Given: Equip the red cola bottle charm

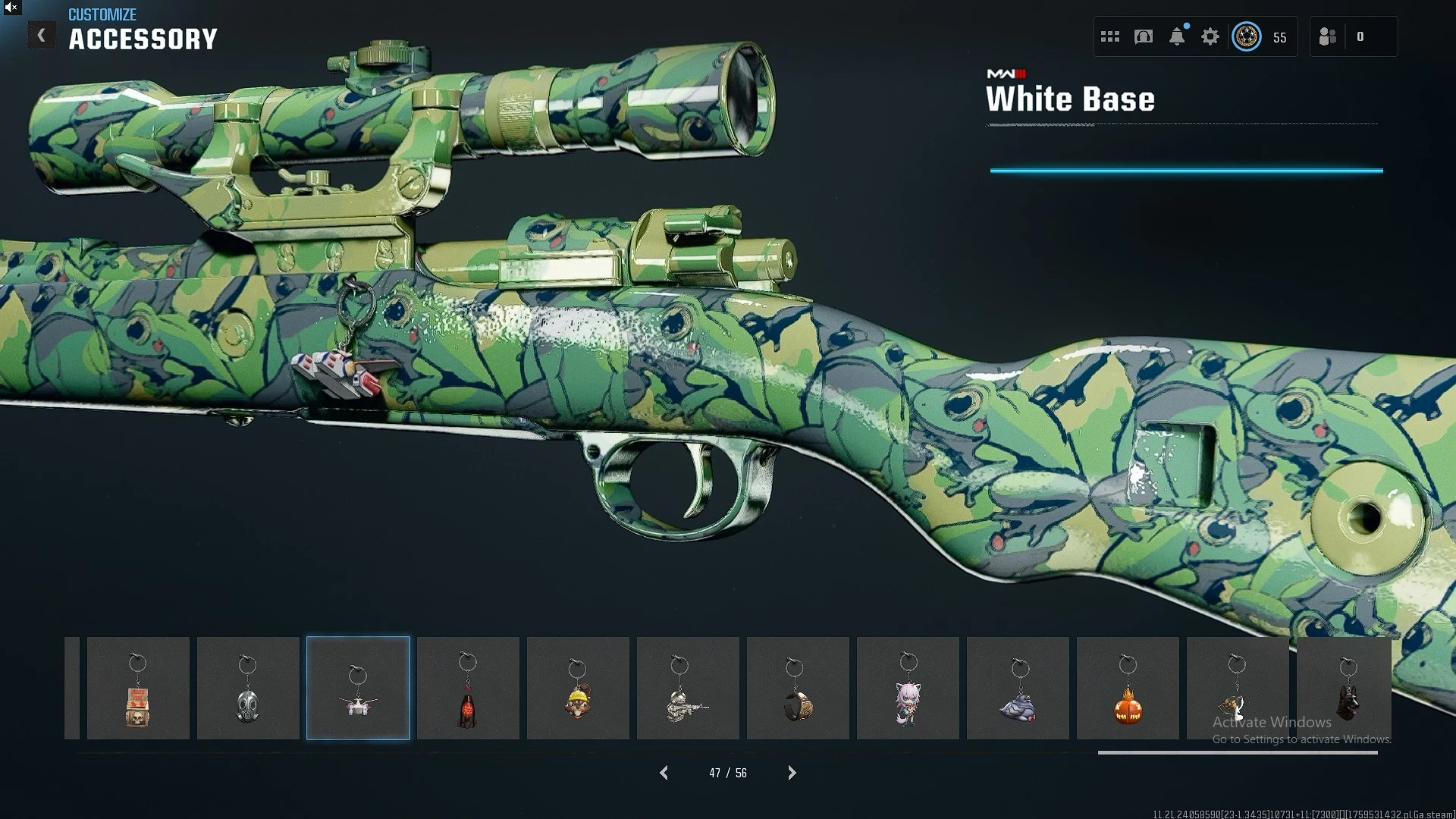Looking at the screenshot, I should point(468,689).
